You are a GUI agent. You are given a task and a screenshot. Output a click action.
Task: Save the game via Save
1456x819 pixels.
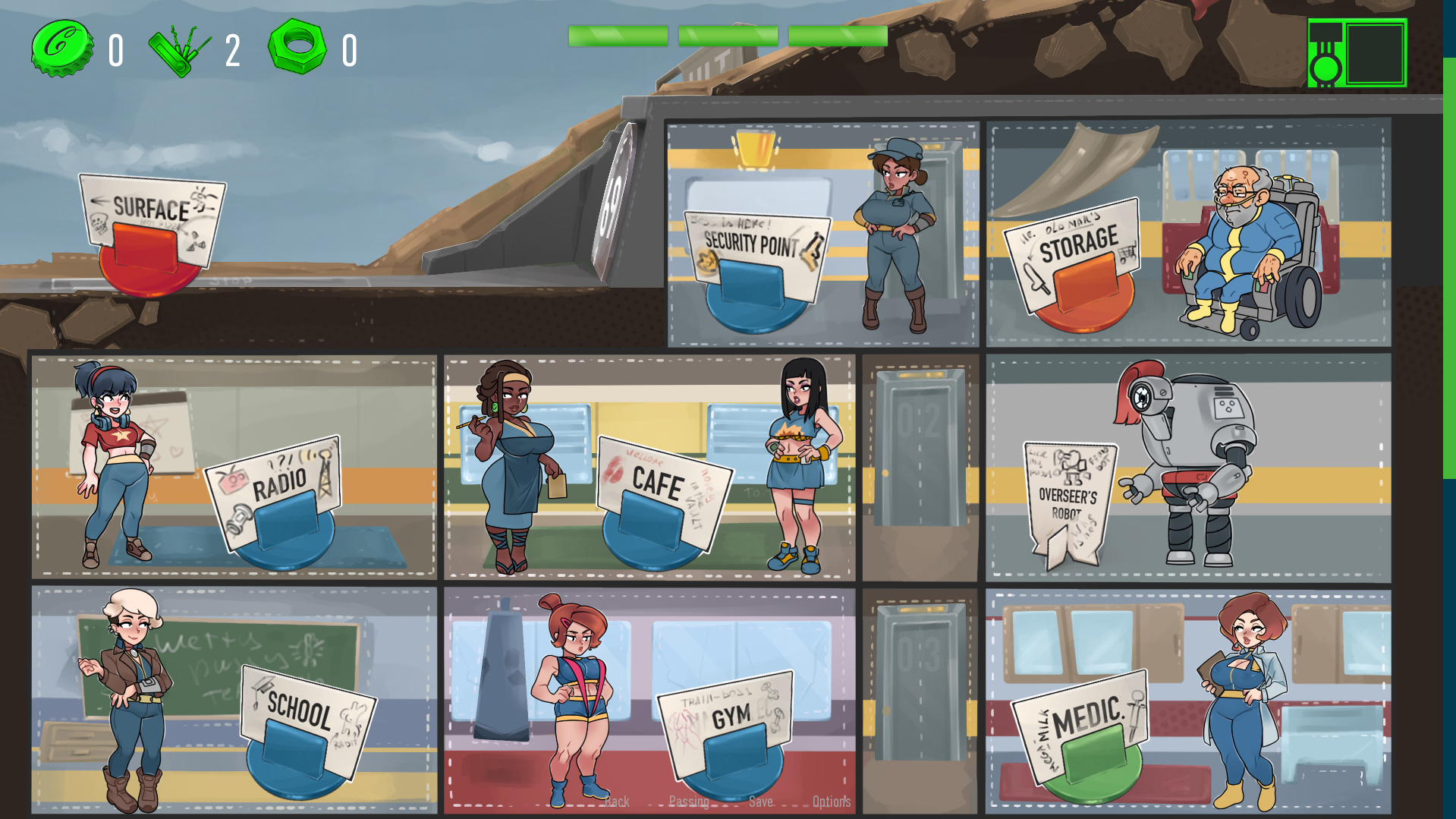pyautogui.click(x=761, y=802)
